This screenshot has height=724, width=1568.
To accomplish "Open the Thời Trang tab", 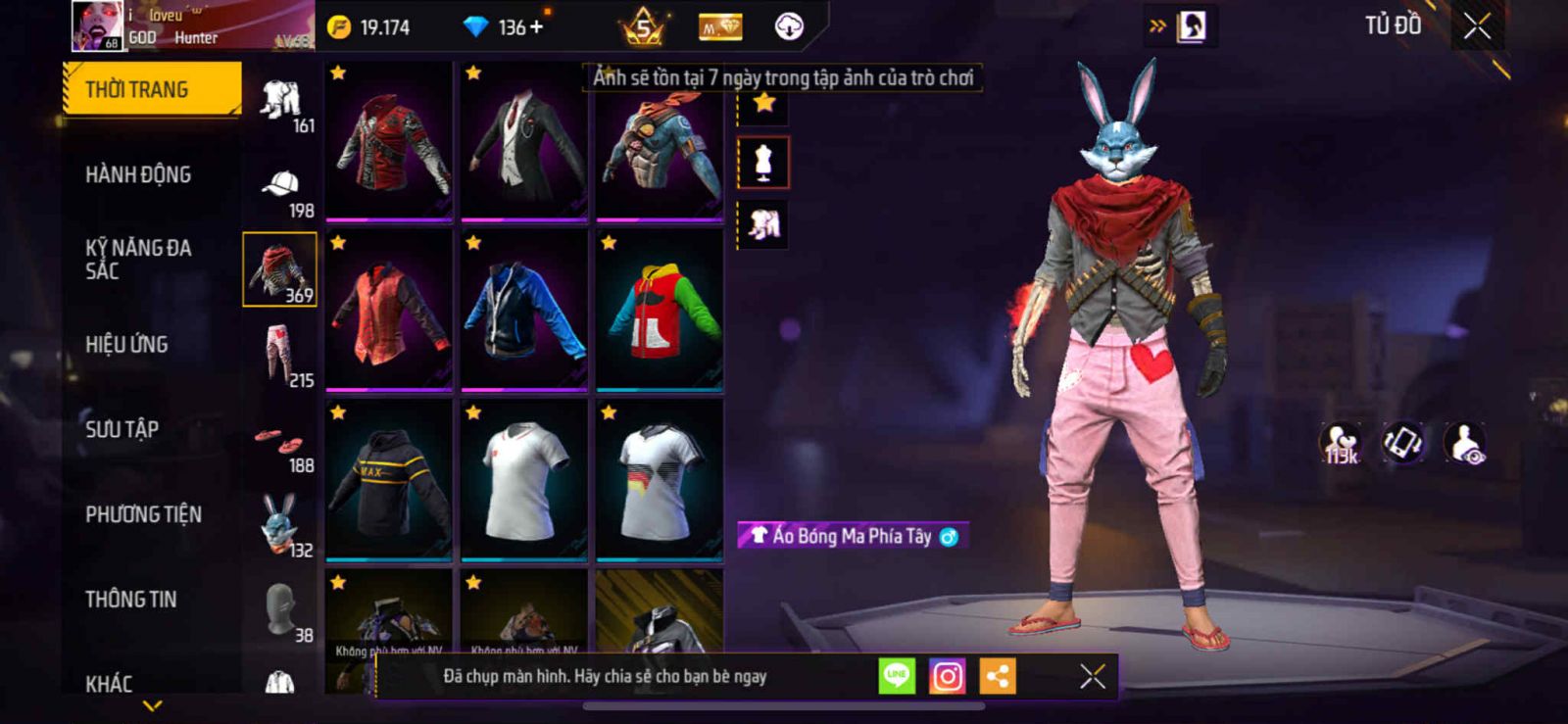I will (151, 89).
